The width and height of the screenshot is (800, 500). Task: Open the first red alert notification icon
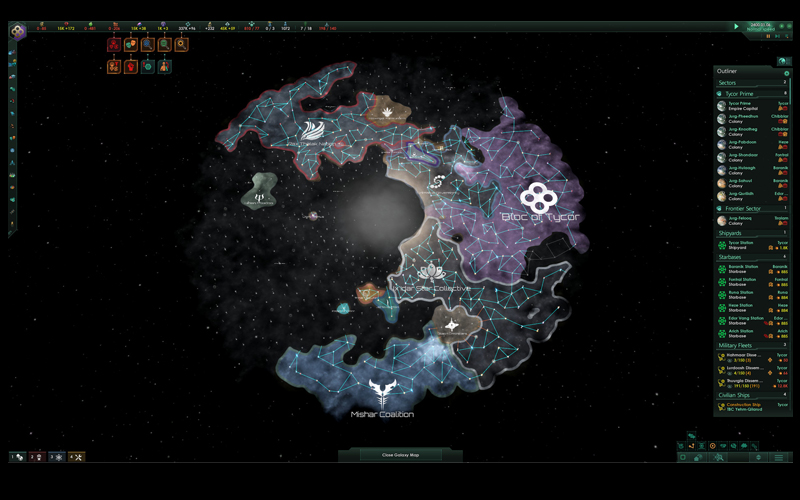pyautogui.click(x=114, y=45)
